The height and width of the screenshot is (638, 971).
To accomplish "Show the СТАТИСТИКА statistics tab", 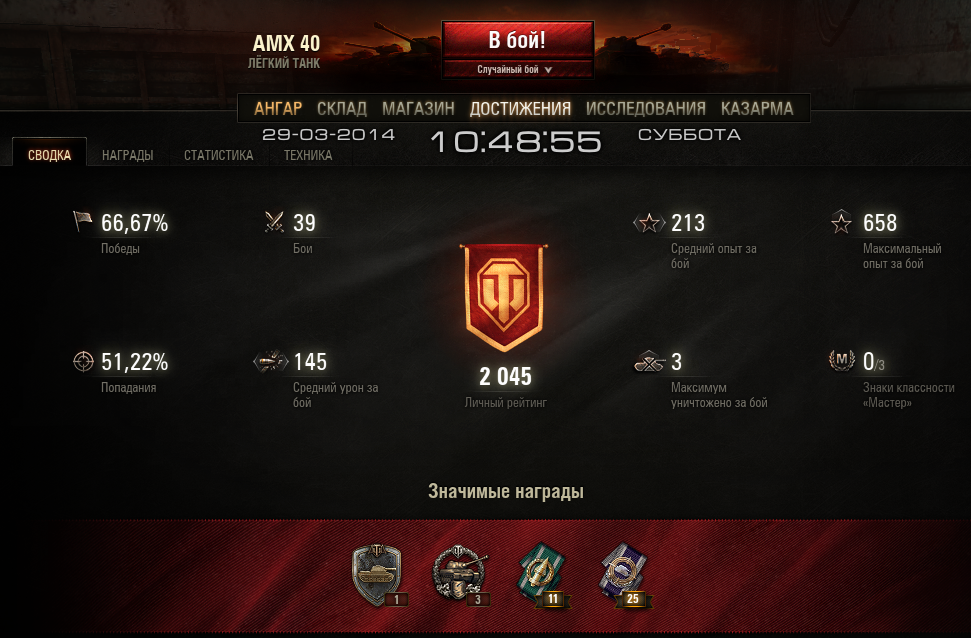I will pos(218,155).
